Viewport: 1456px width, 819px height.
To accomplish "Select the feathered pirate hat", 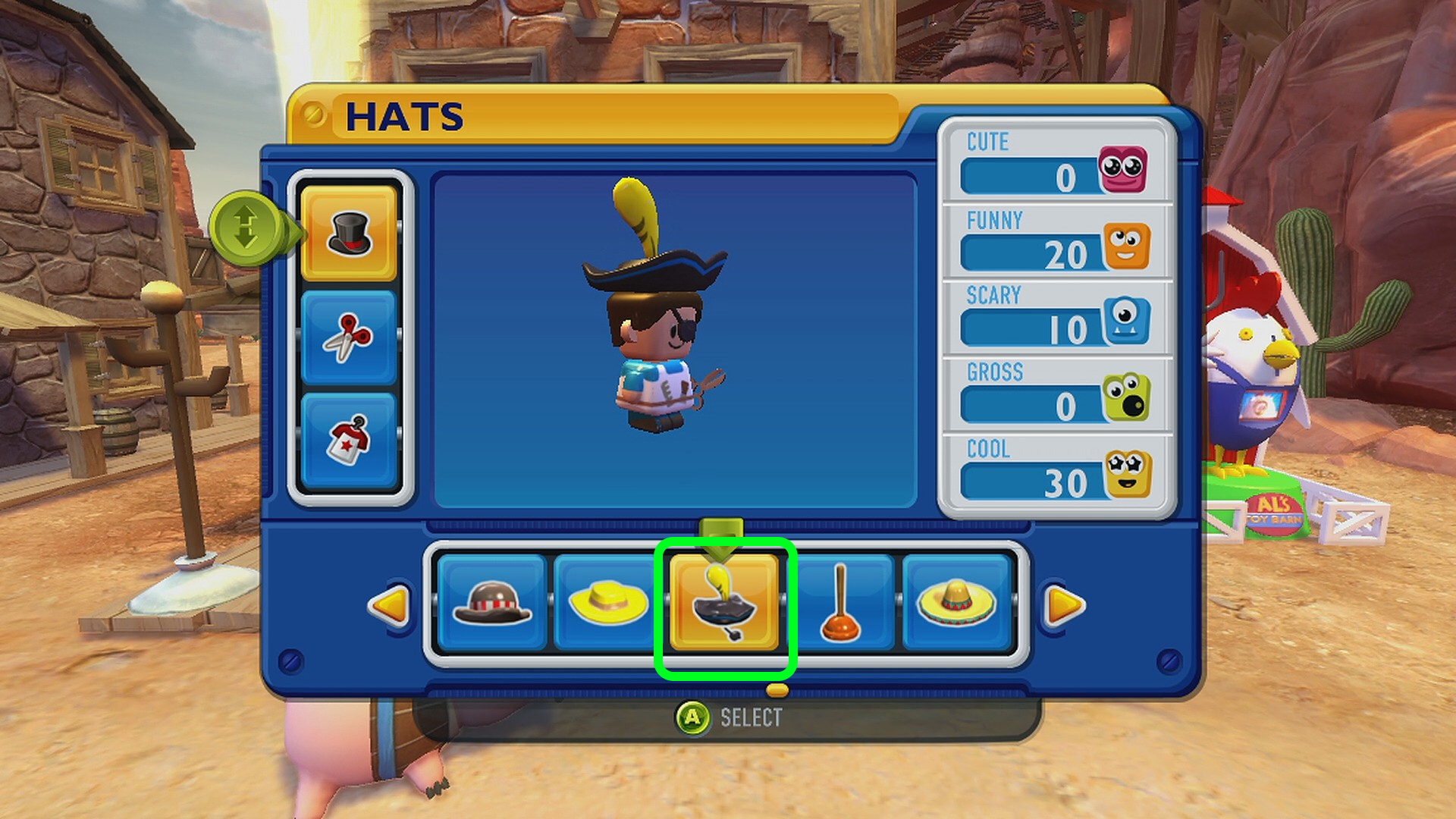I will pyautogui.click(x=724, y=604).
